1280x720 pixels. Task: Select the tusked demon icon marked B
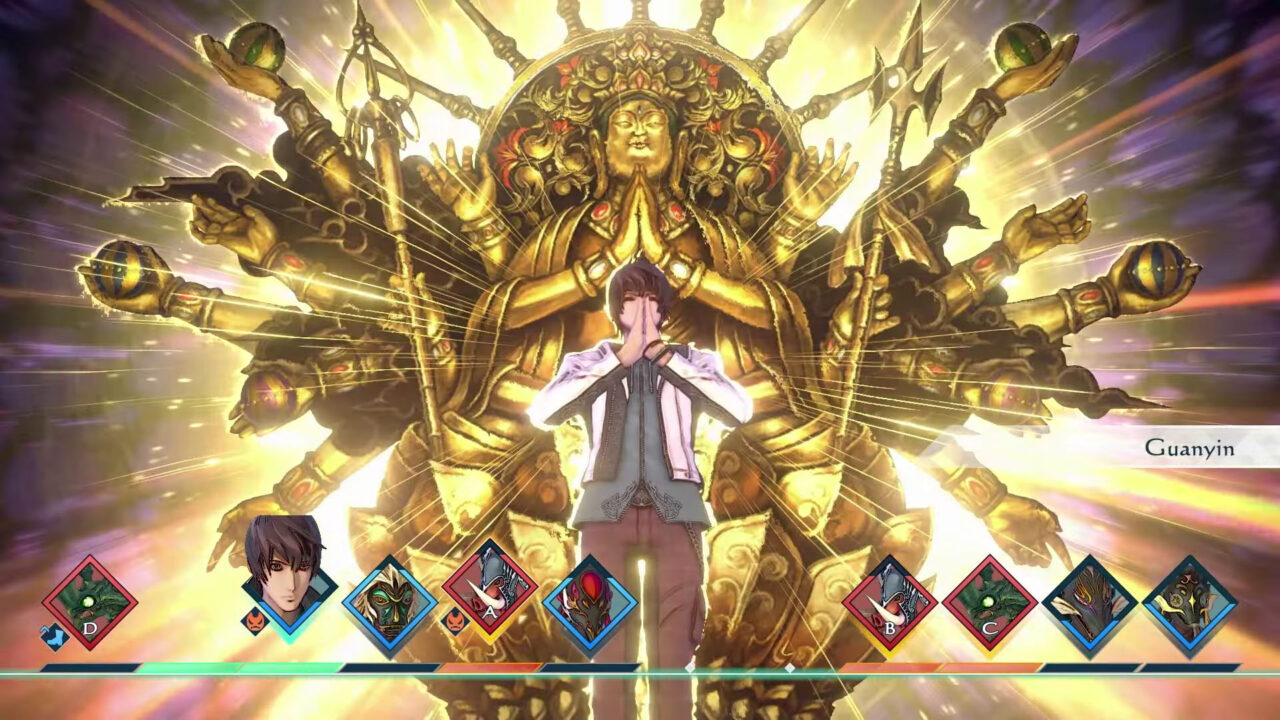tap(888, 602)
